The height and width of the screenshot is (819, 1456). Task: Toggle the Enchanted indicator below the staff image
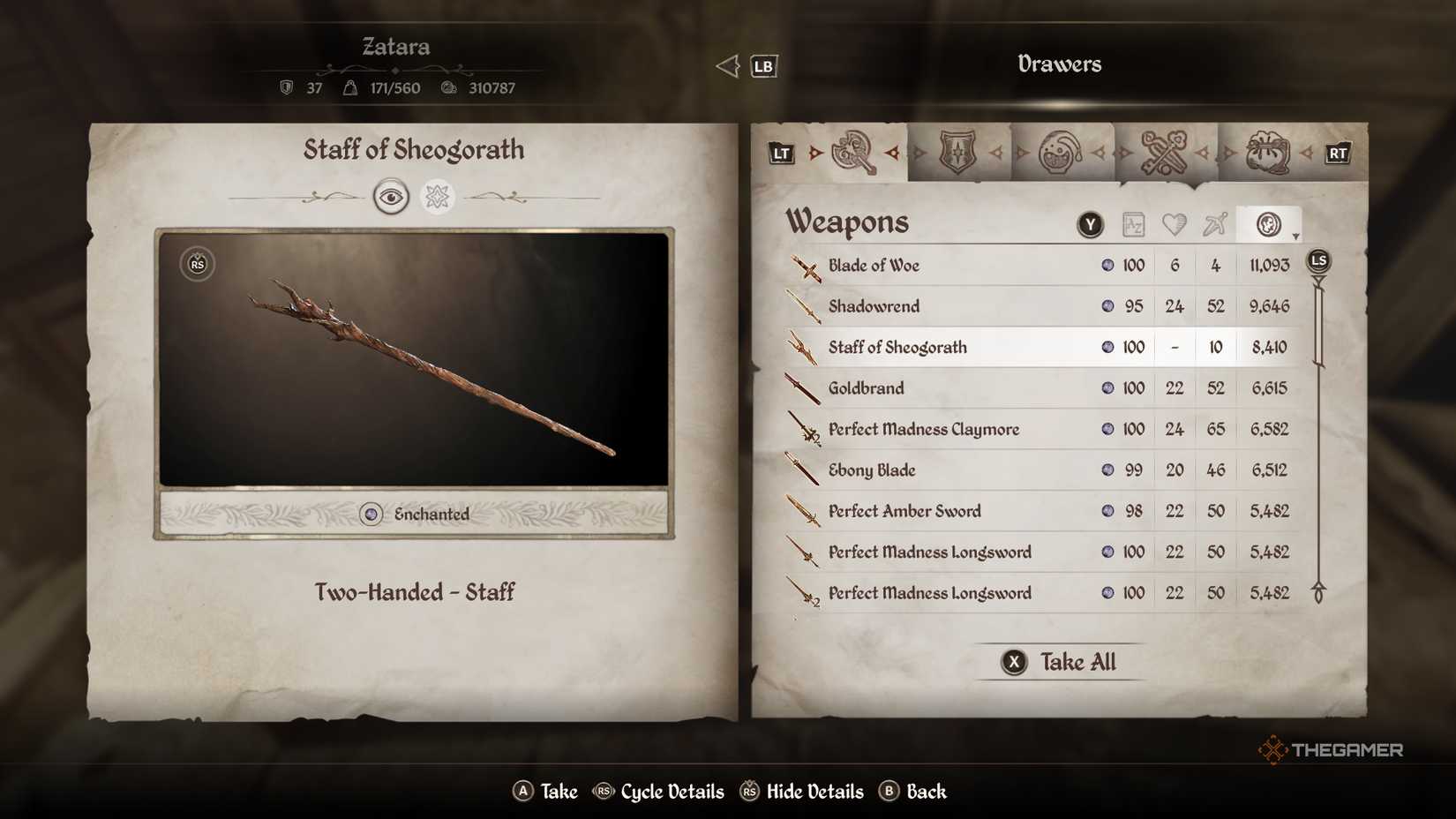coord(372,514)
